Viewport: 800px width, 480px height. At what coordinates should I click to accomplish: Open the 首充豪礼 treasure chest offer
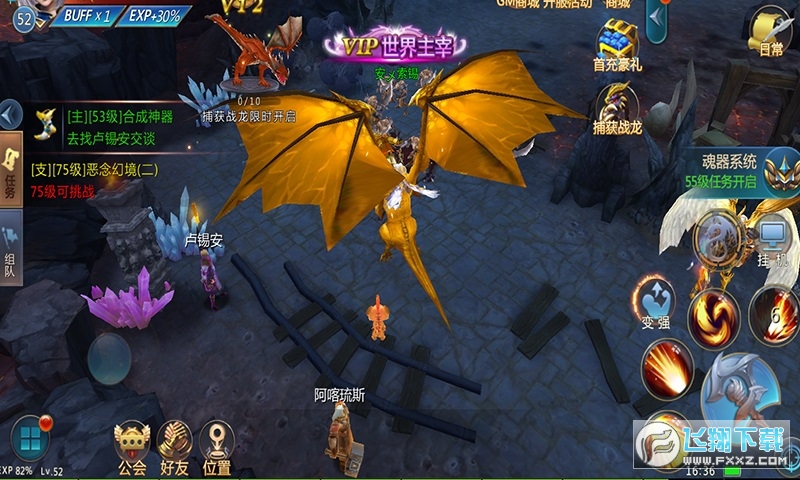(x=617, y=43)
